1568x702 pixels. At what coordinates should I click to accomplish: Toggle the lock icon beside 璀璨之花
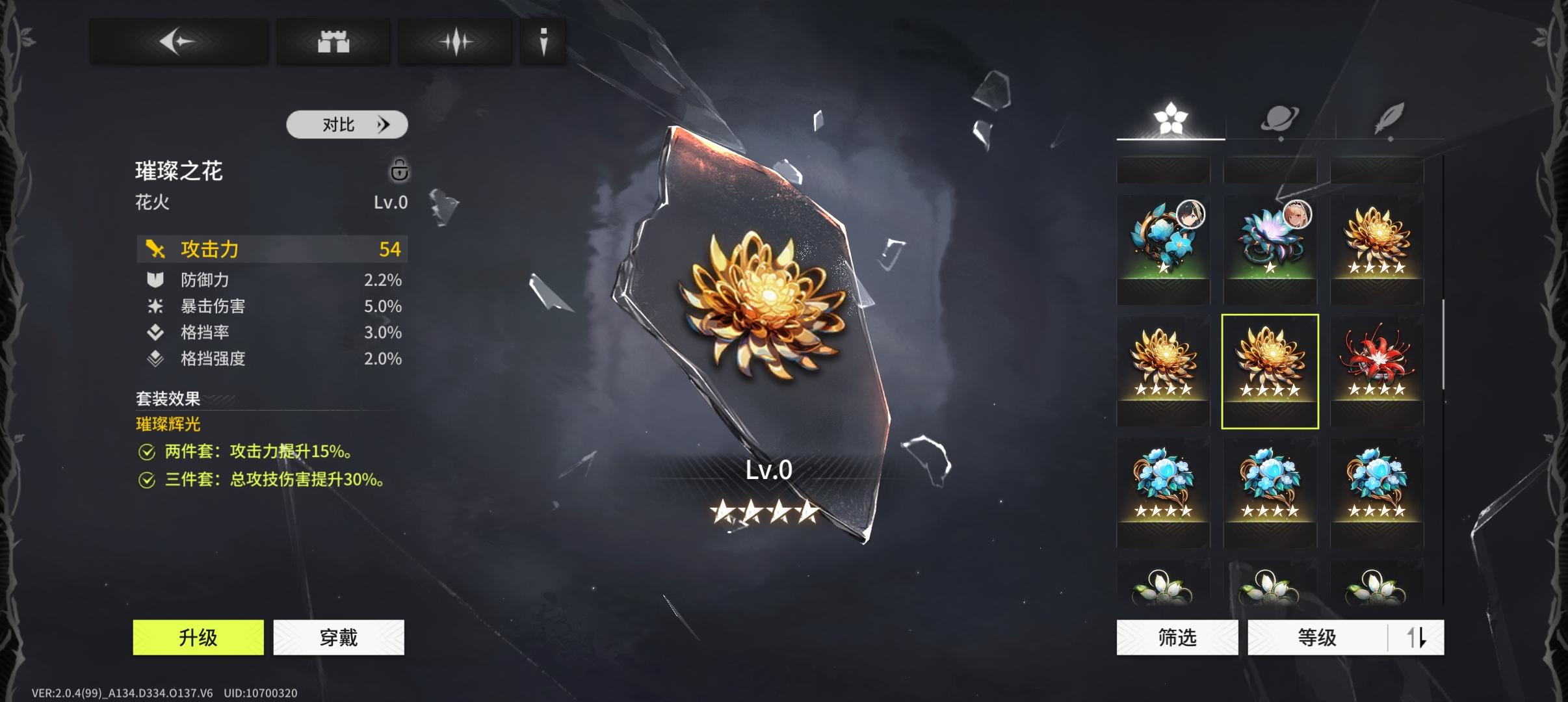tap(399, 170)
